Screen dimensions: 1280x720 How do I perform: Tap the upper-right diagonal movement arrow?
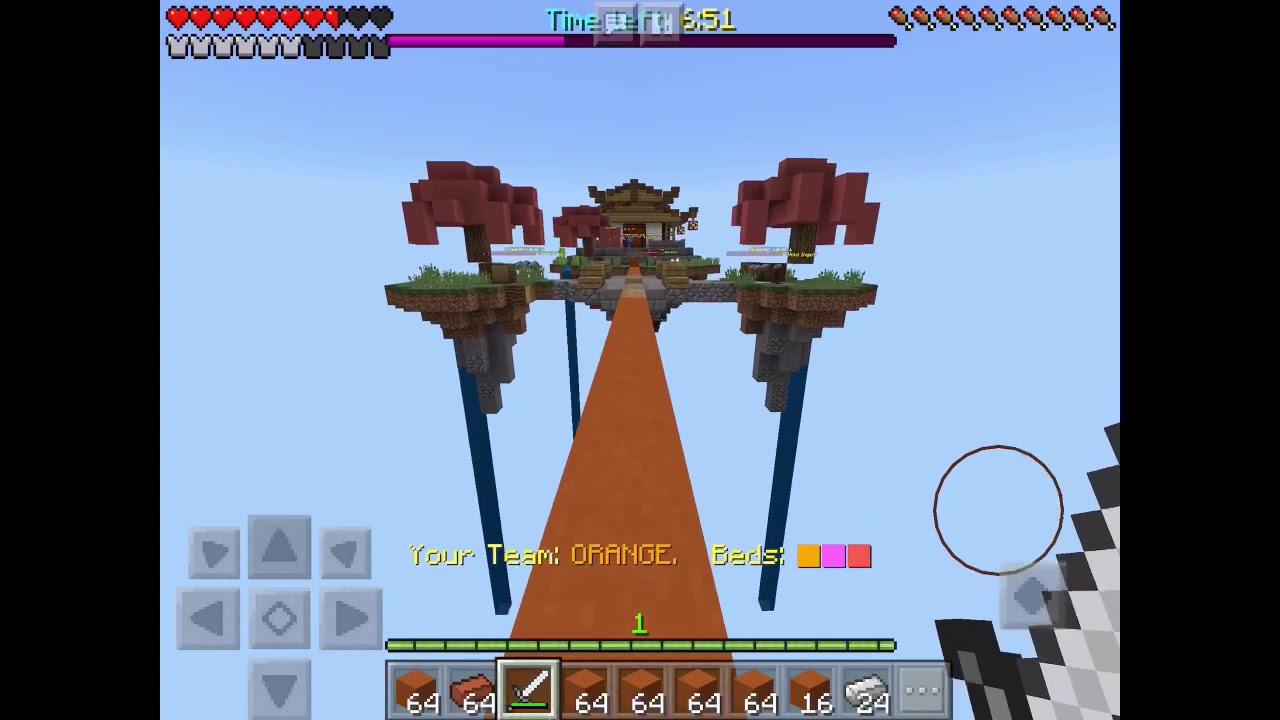[x=344, y=552]
